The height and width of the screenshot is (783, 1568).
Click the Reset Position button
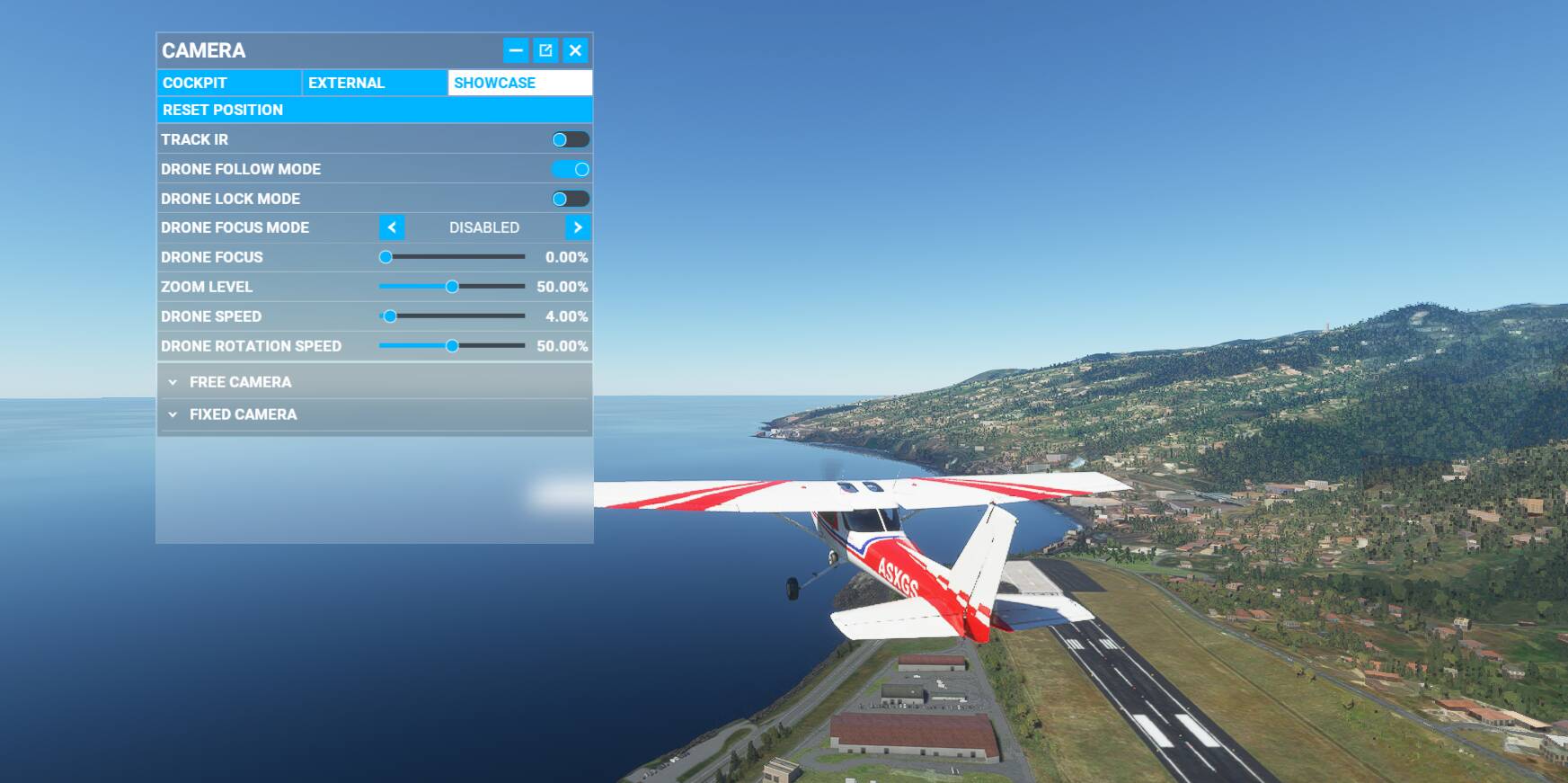tap(374, 110)
